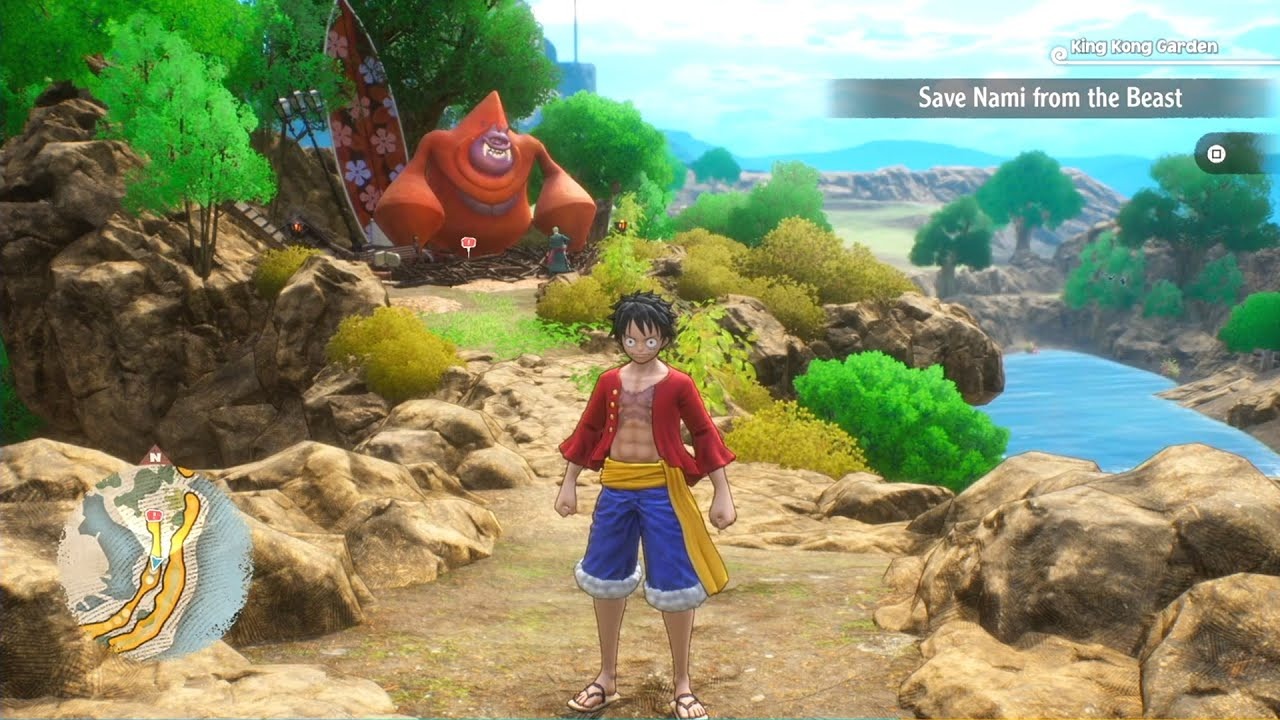Image resolution: width=1280 pixels, height=720 pixels.
Task: Click the red objective marker on the minimap
Action: click(x=154, y=514)
